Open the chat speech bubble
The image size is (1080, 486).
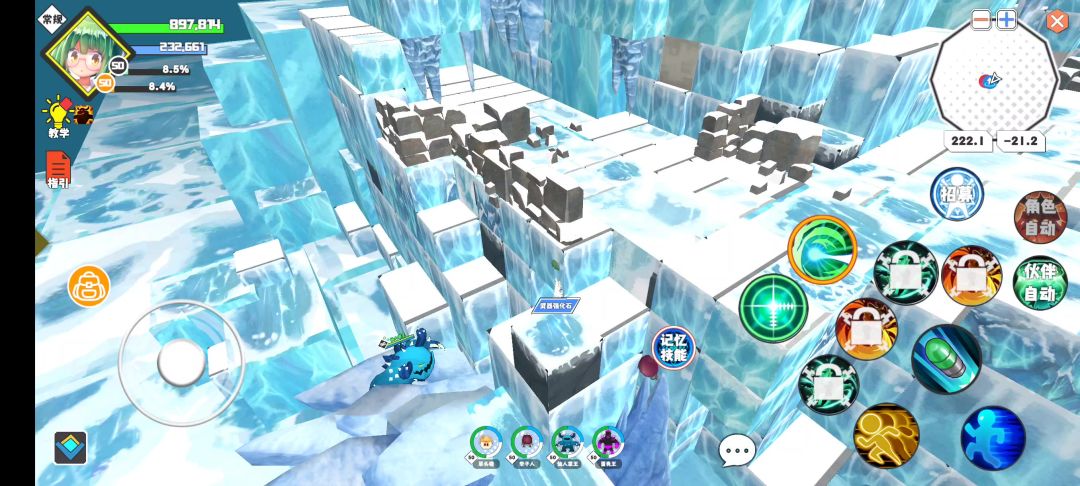coord(737,451)
